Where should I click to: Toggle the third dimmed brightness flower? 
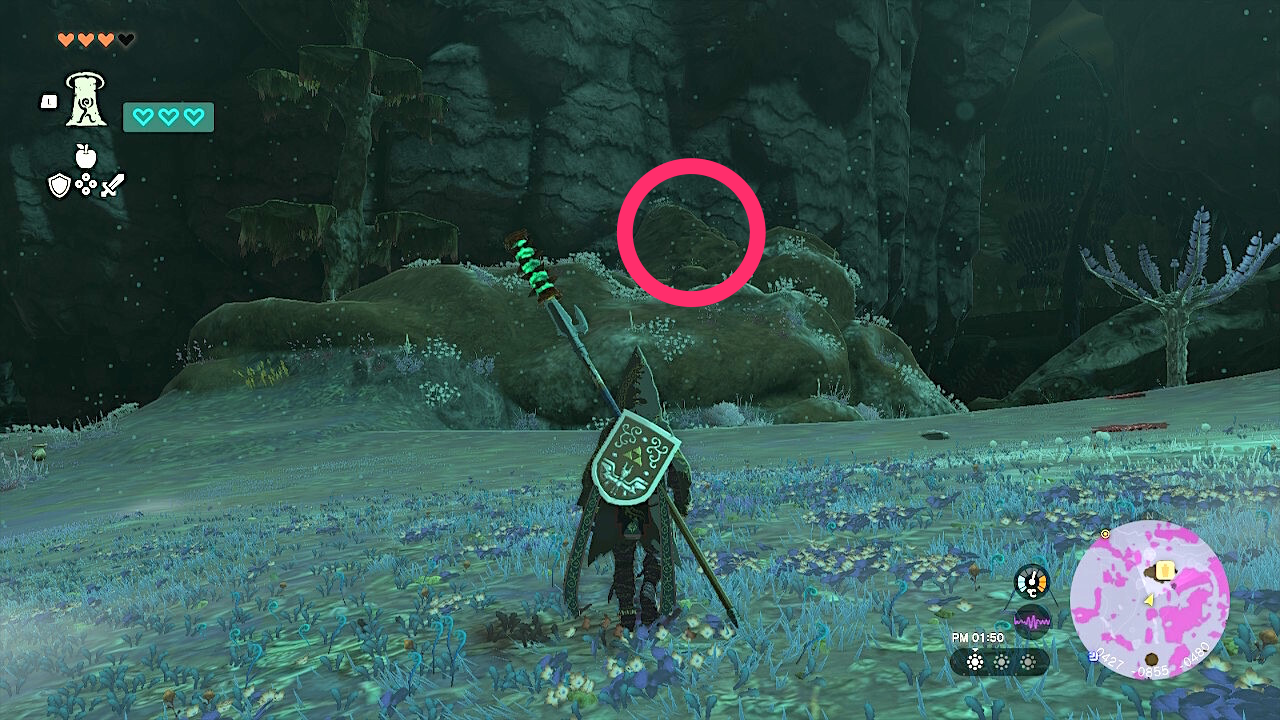tap(1027, 663)
